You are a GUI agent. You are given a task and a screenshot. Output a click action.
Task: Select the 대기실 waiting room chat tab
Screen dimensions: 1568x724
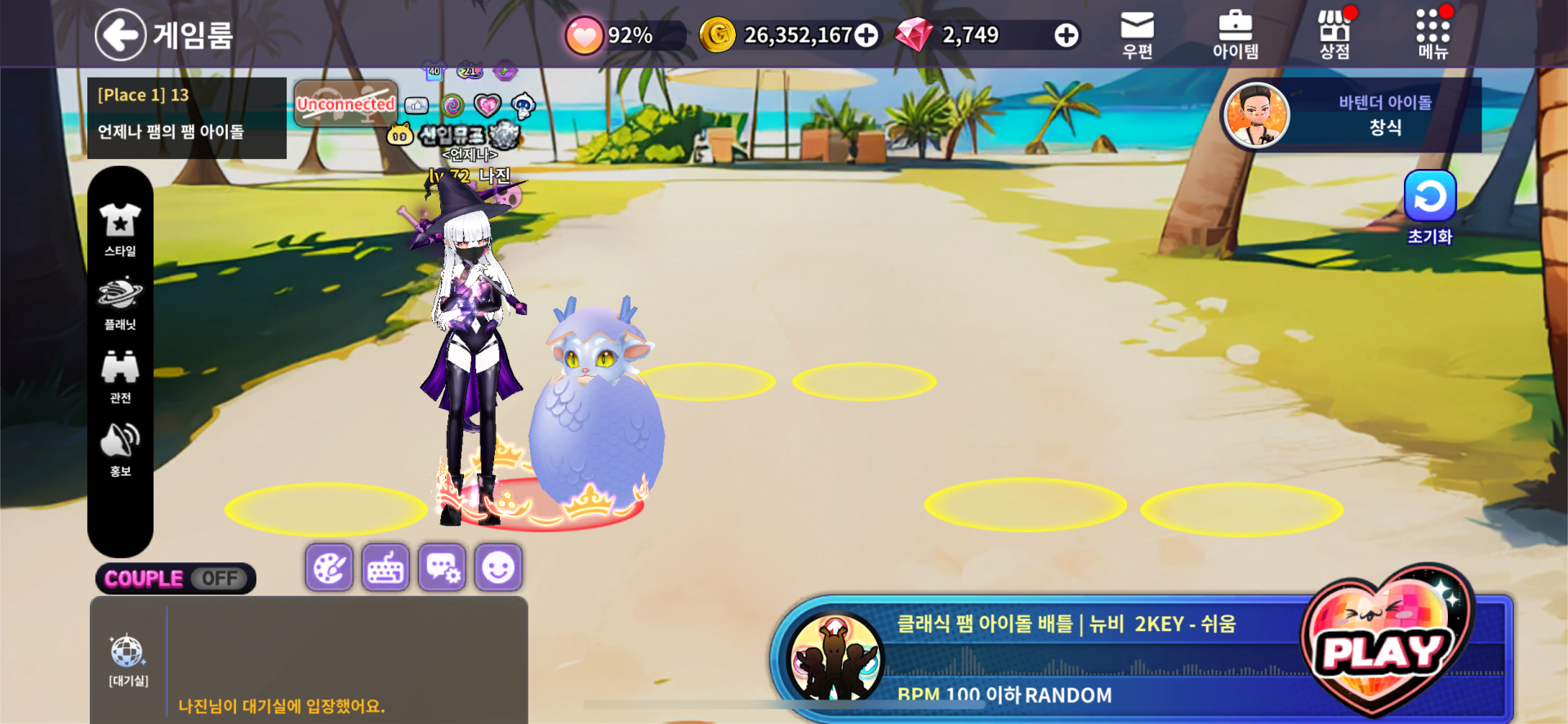(128, 660)
